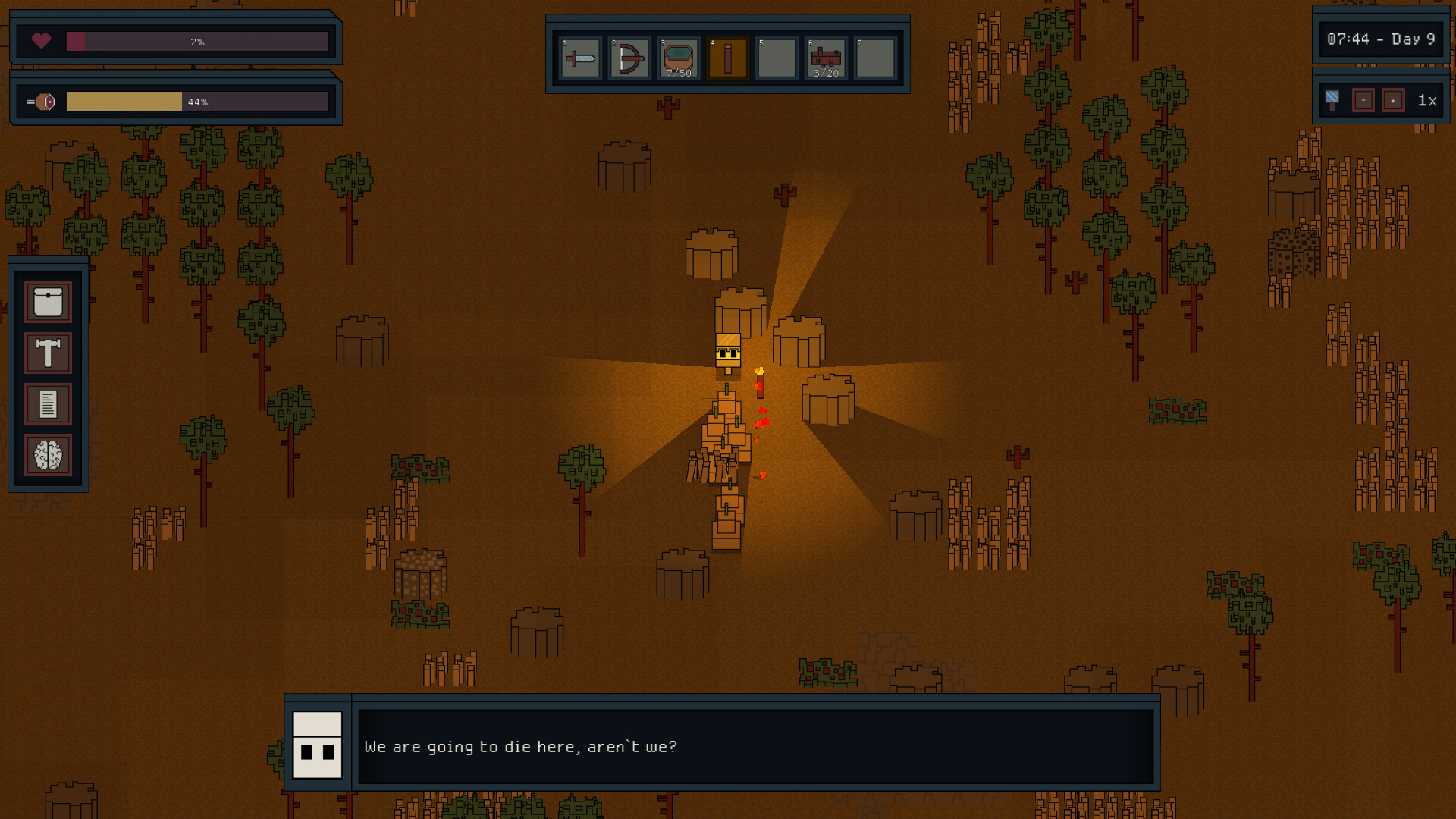Select the canteen showing 7/50
This screenshot has width=1456, height=819.
pyautogui.click(x=678, y=58)
